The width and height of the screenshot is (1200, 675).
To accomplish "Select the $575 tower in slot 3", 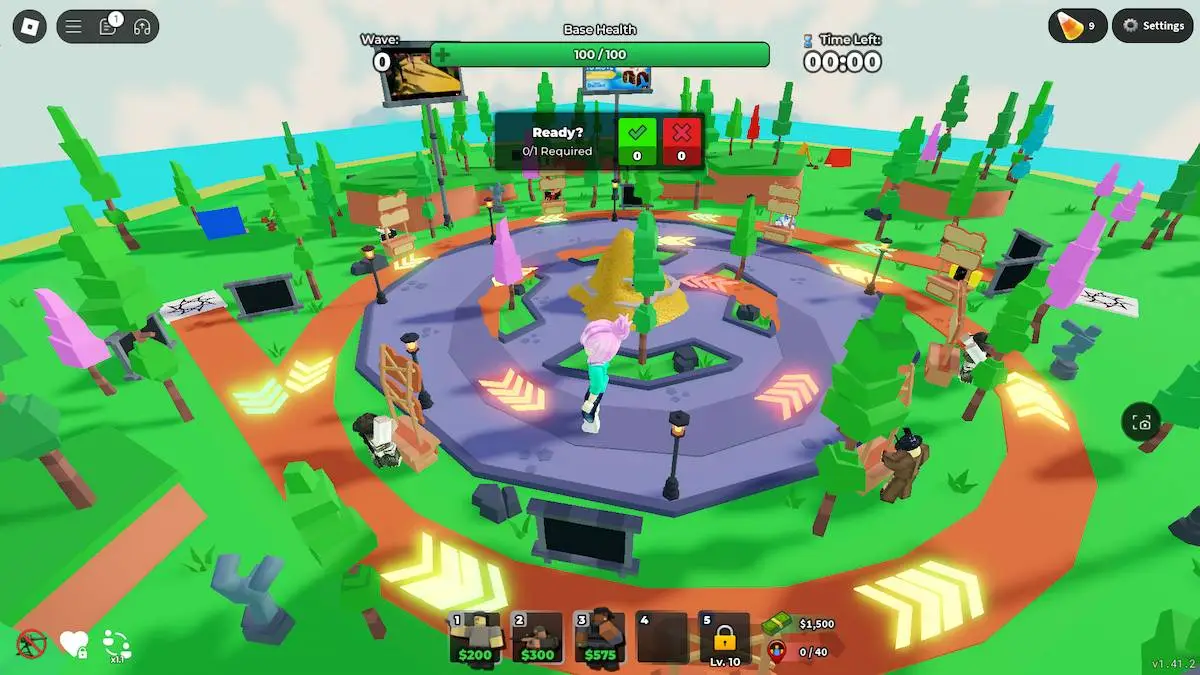I will (600, 639).
